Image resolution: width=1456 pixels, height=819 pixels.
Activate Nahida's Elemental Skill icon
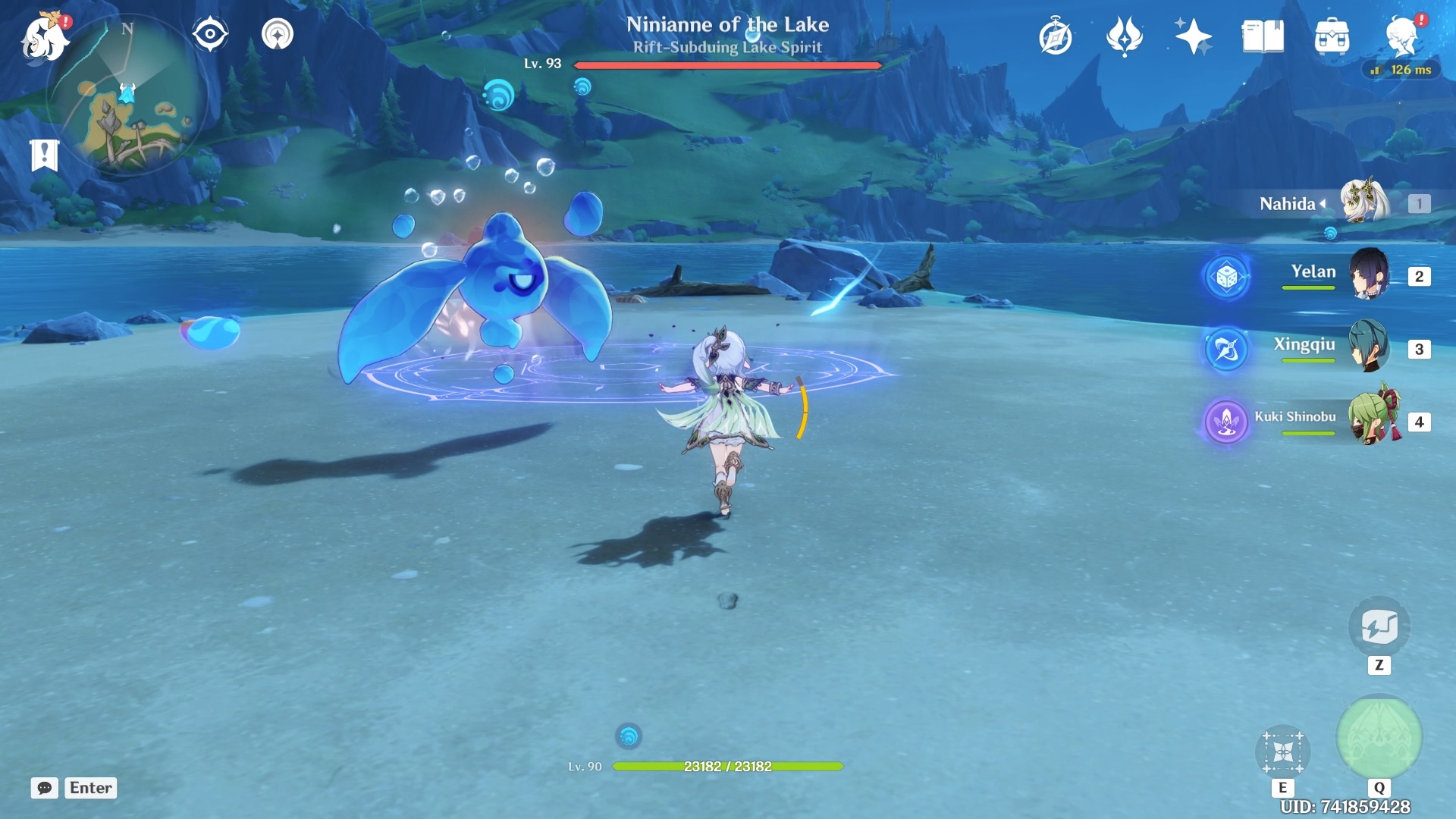pyautogui.click(x=1282, y=752)
